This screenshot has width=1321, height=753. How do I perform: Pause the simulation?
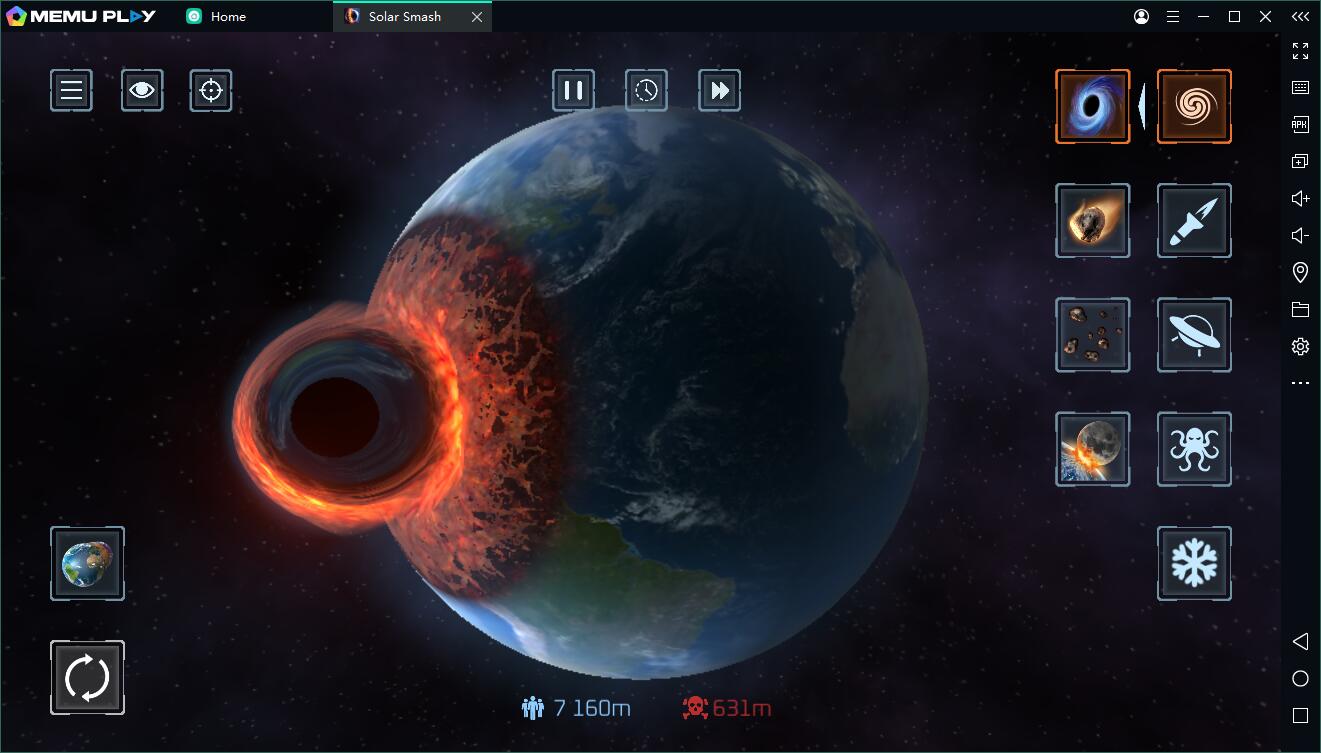pos(573,90)
